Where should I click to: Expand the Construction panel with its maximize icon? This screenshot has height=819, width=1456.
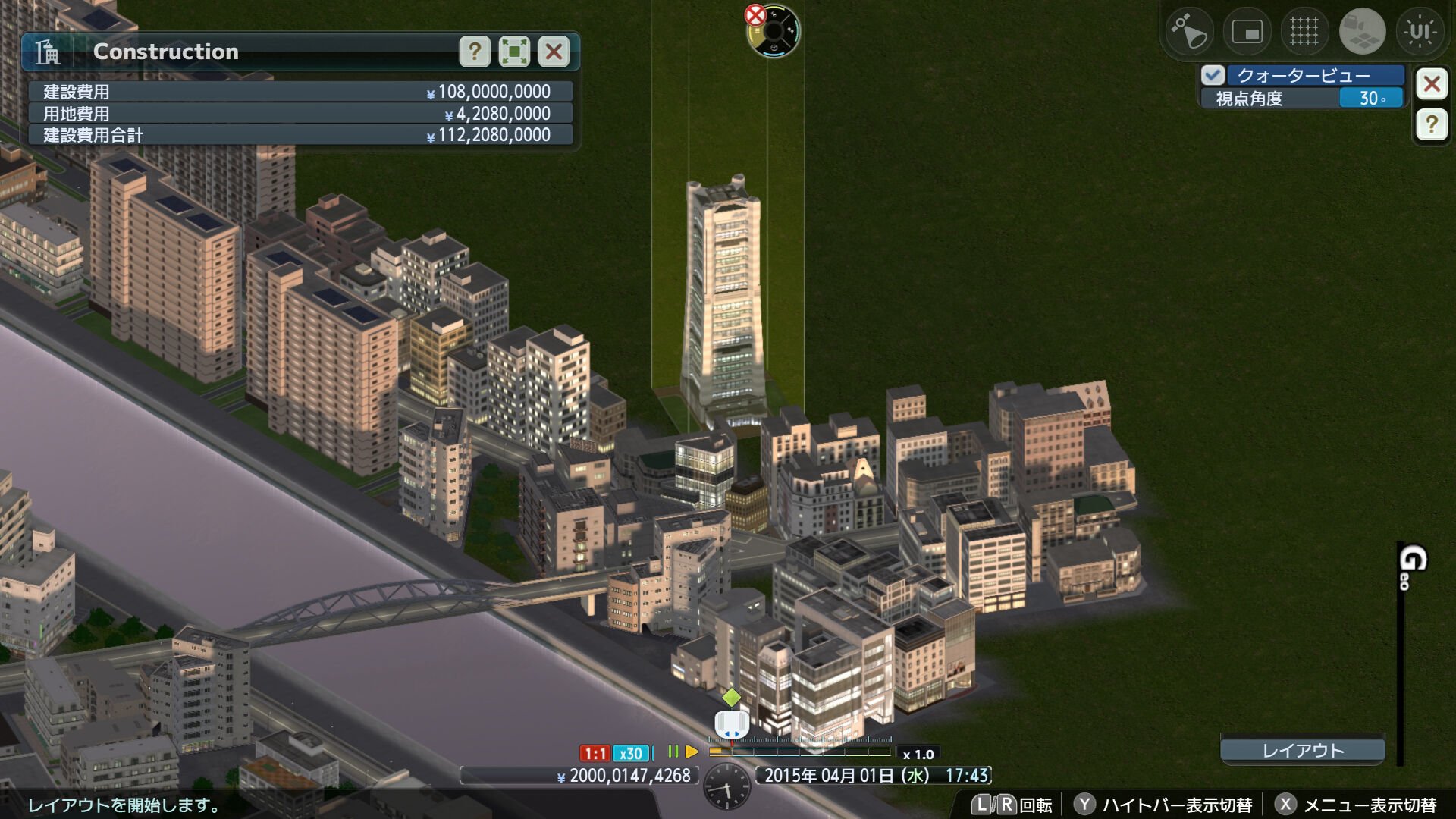514,52
